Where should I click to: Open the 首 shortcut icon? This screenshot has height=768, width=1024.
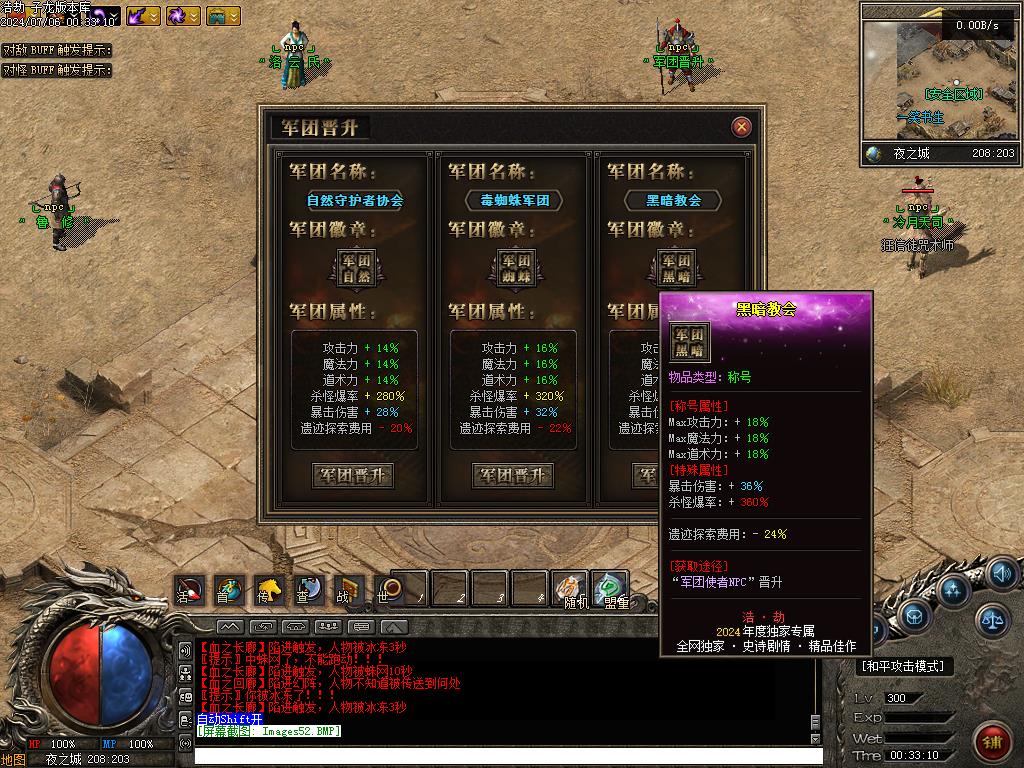pos(229,590)
